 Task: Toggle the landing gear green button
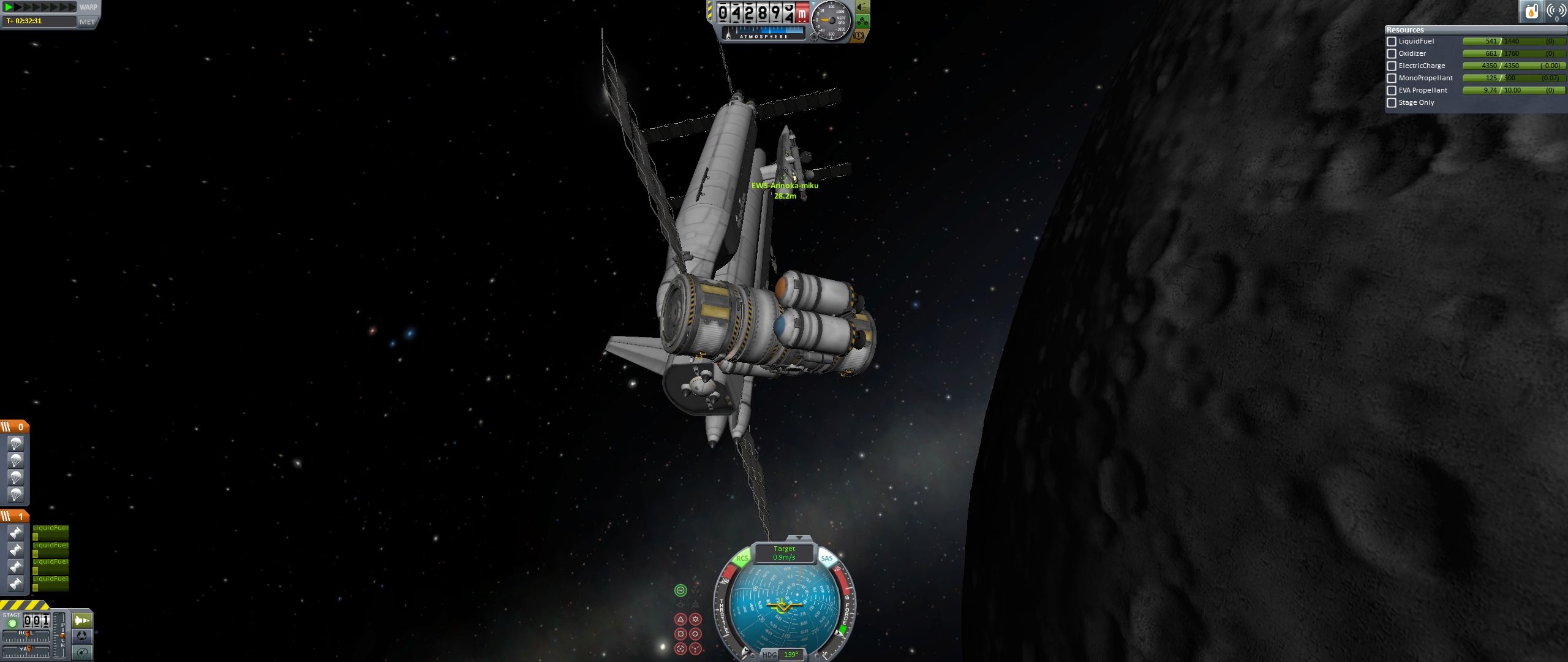coord(862,22)
